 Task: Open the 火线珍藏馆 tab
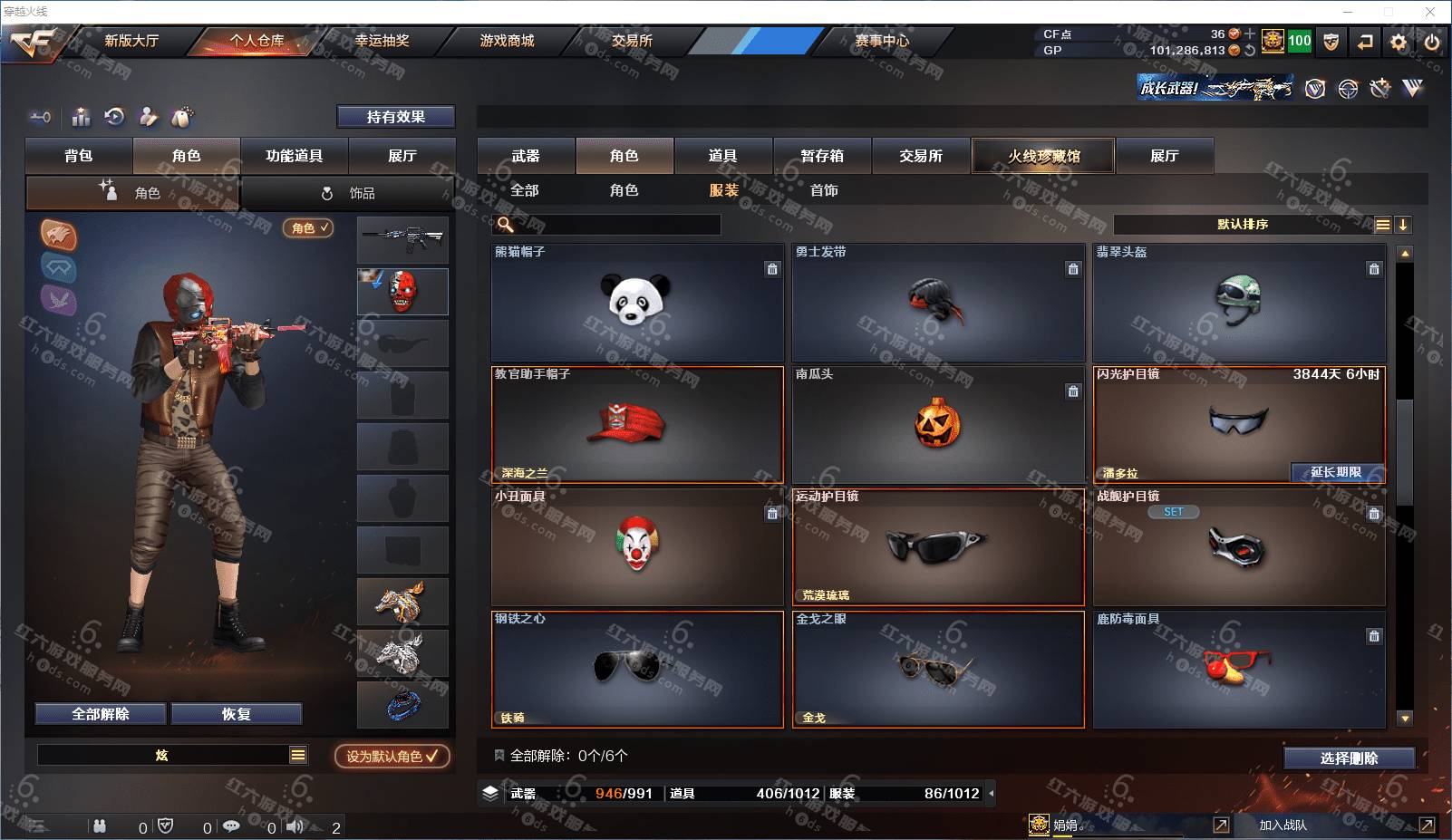click(1043, 156)
